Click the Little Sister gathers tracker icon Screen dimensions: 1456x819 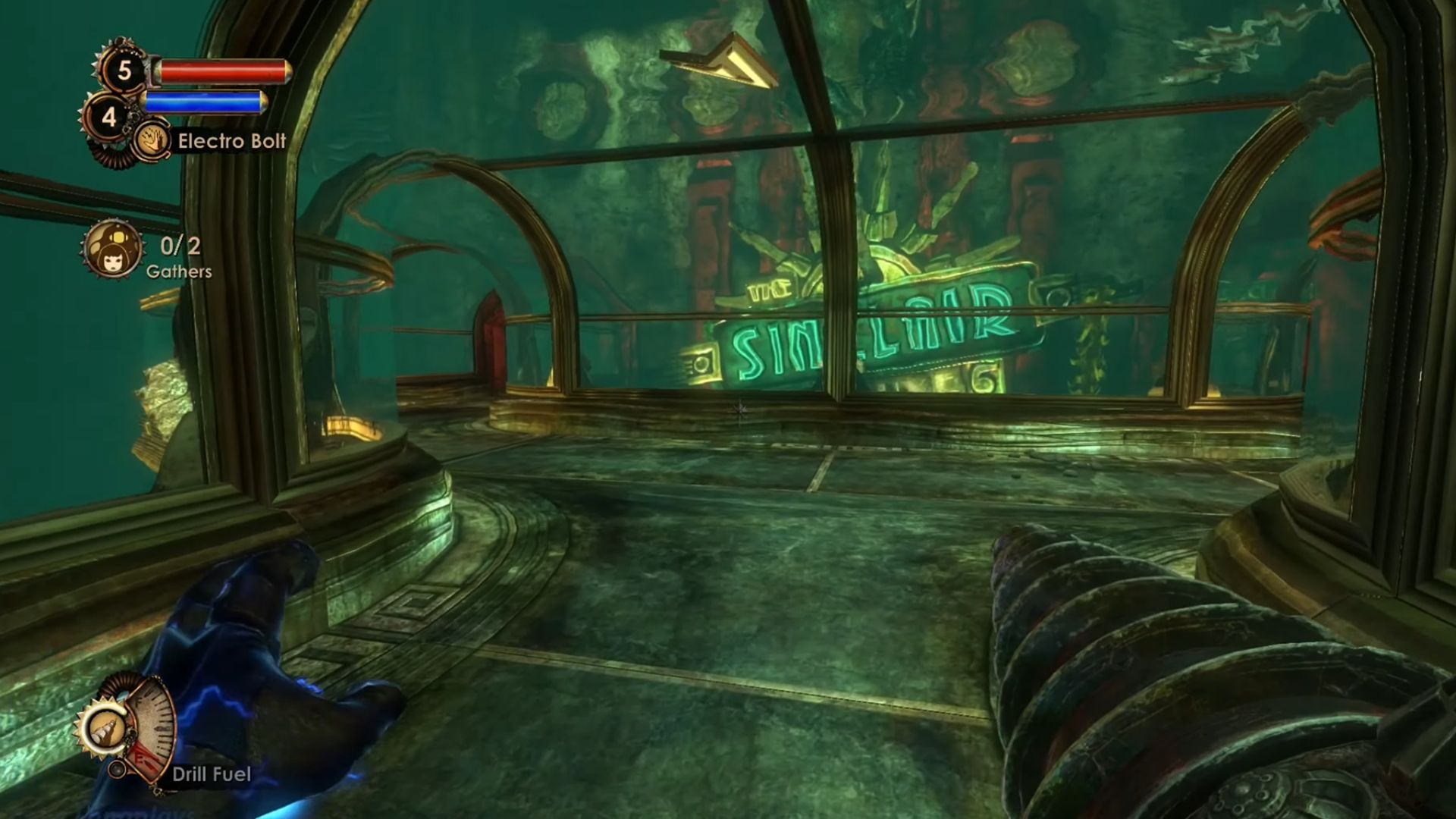(x=113, y=249)
